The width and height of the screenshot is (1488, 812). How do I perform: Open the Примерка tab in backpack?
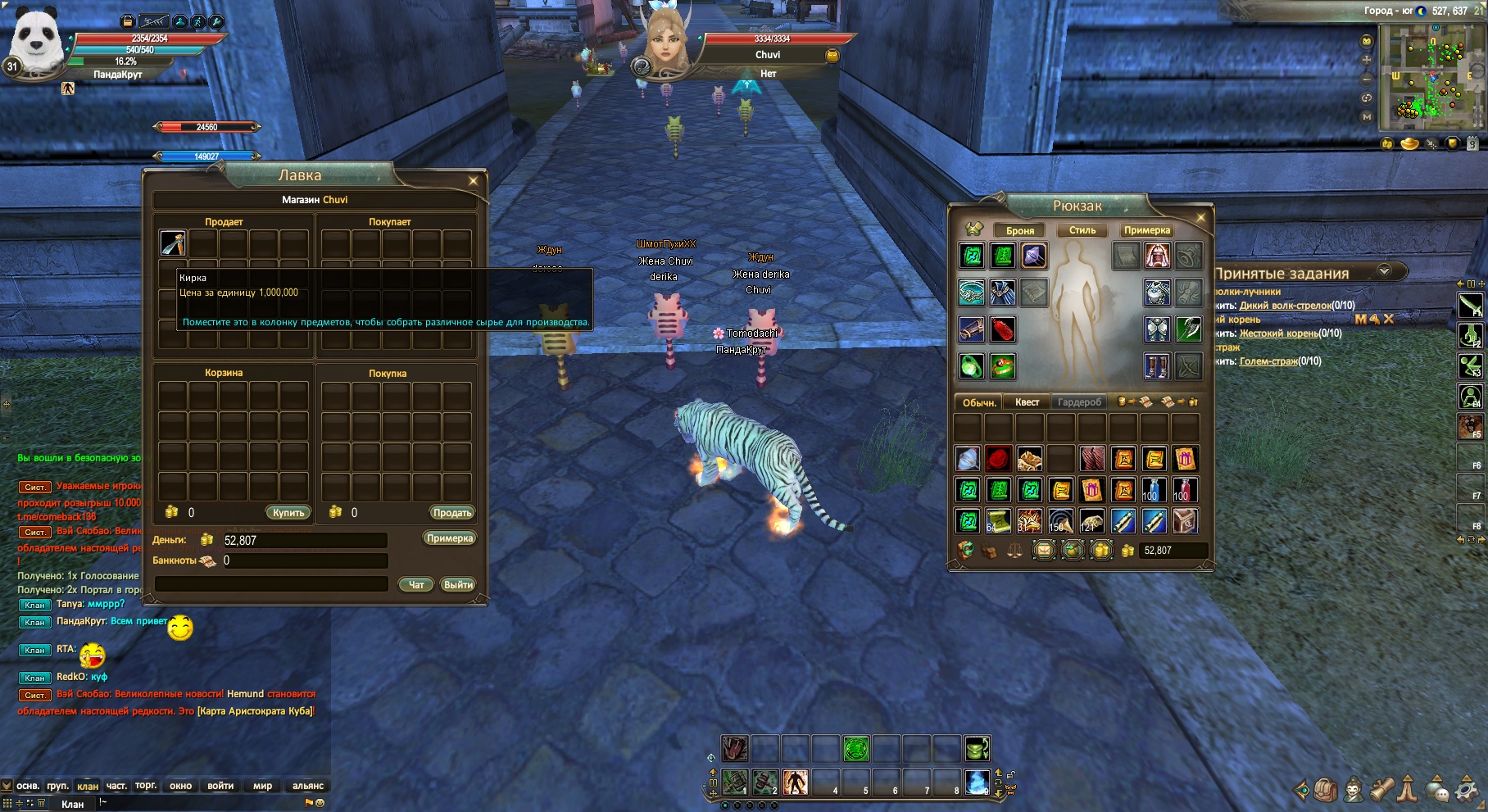1147,231
